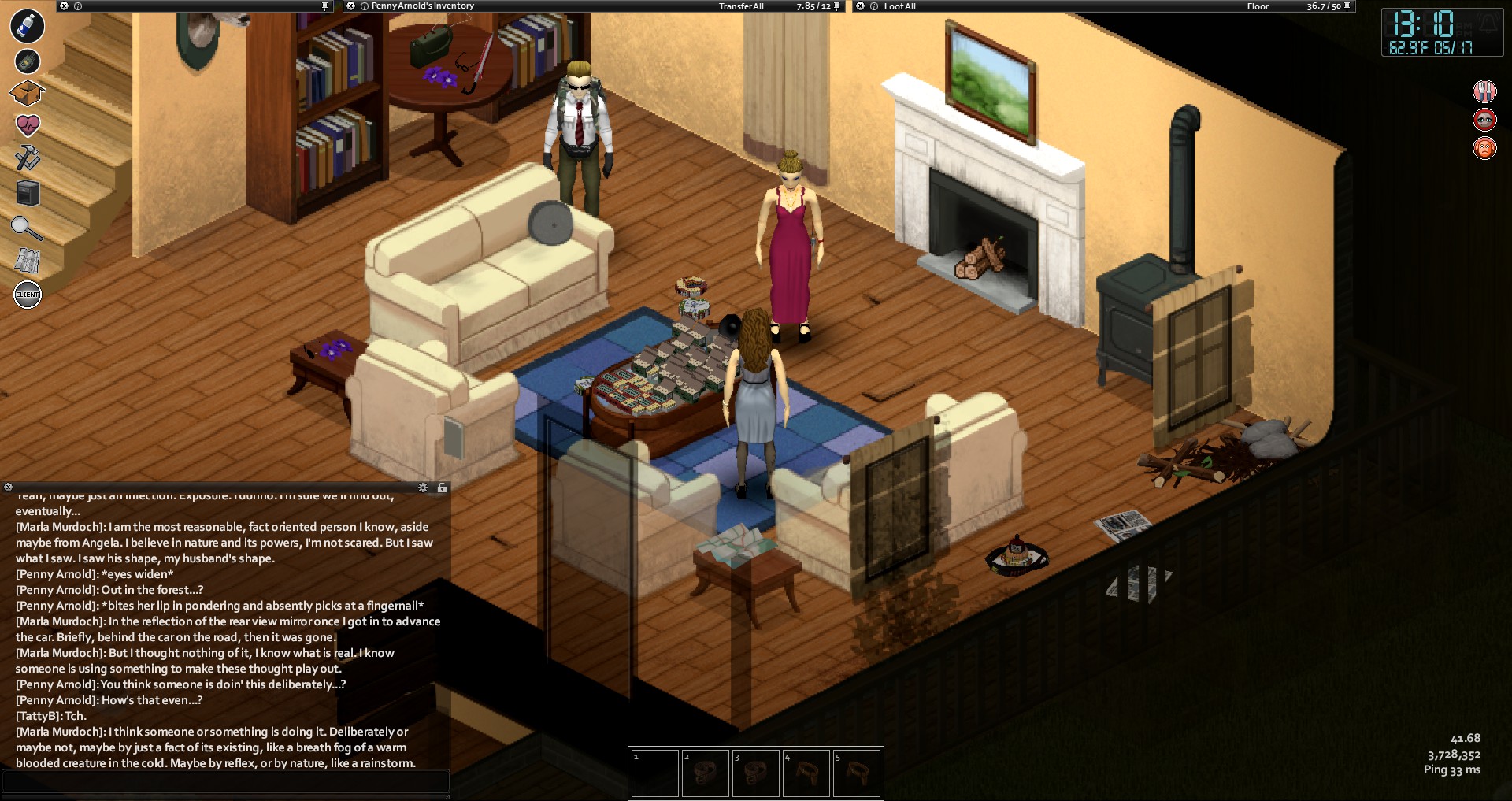Click the chat text input box
The width and height of the screenshot is (1512, 801).
(225, 781)
